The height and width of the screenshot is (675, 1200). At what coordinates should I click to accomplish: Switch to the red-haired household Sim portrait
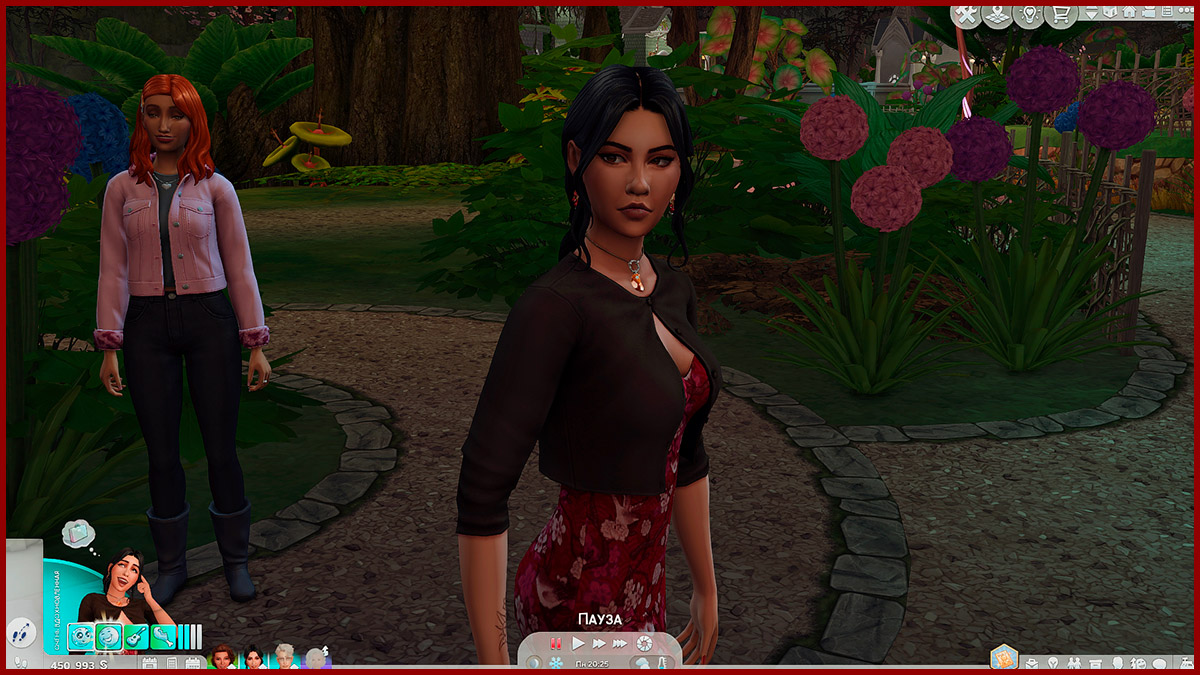click(222, 658)
